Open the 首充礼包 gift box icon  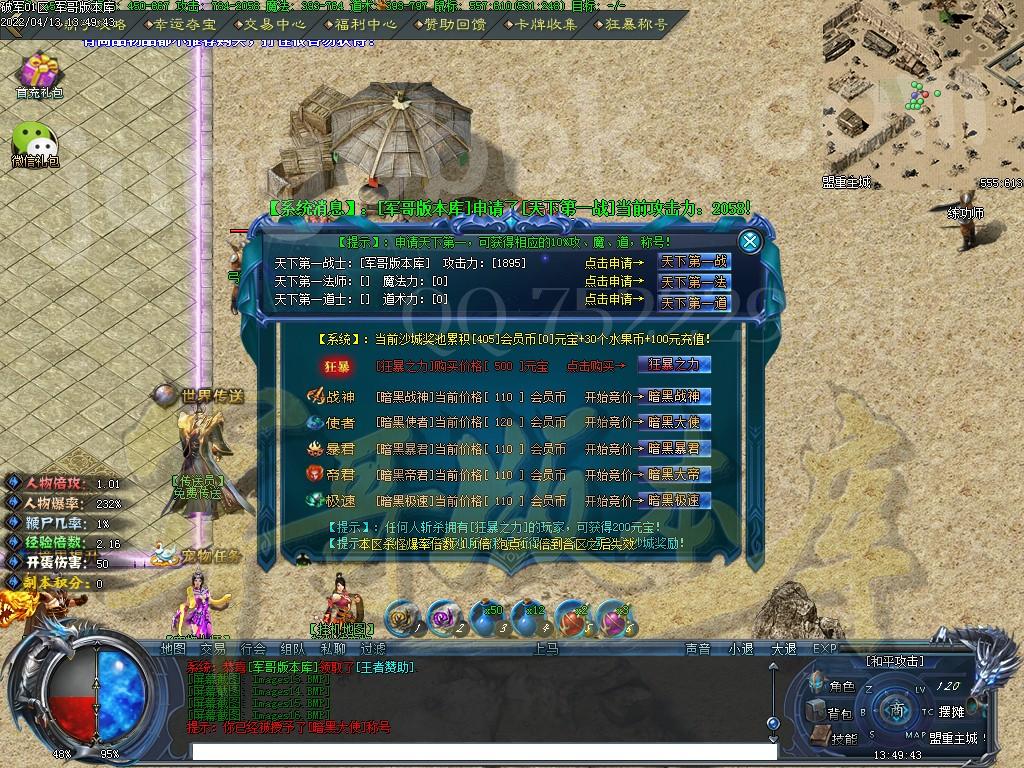39,76
